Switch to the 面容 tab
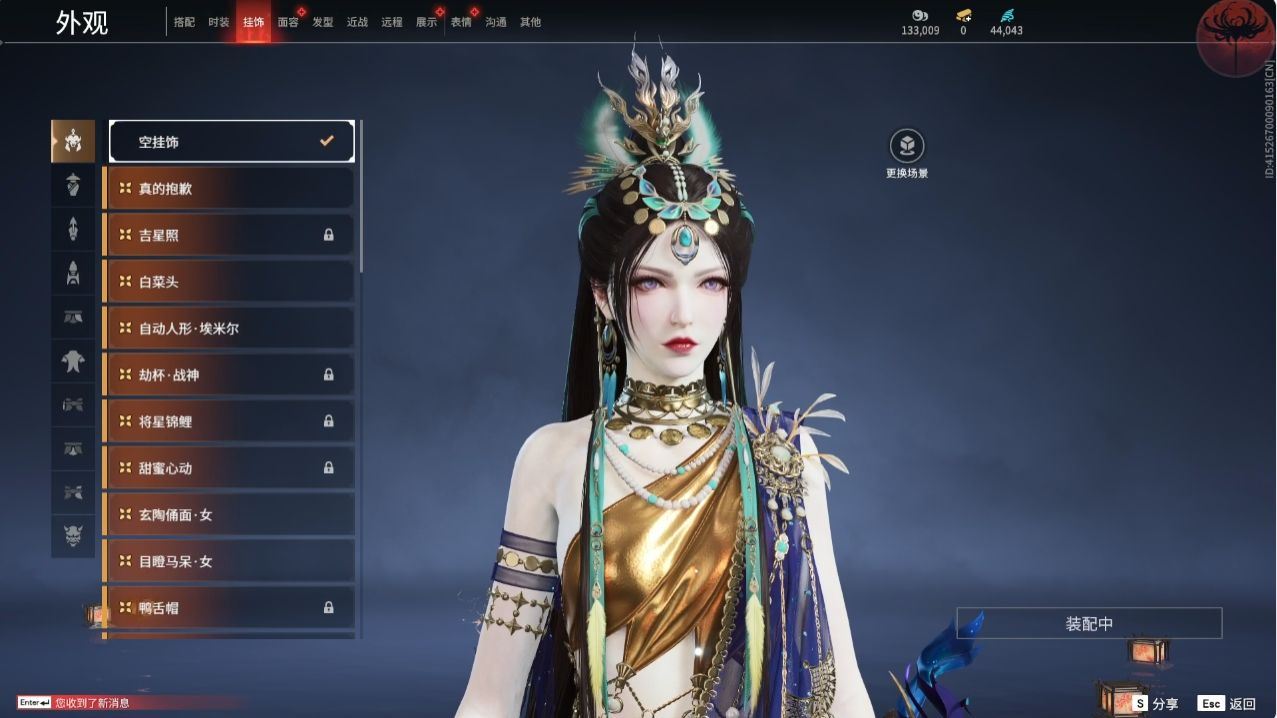 288,22
